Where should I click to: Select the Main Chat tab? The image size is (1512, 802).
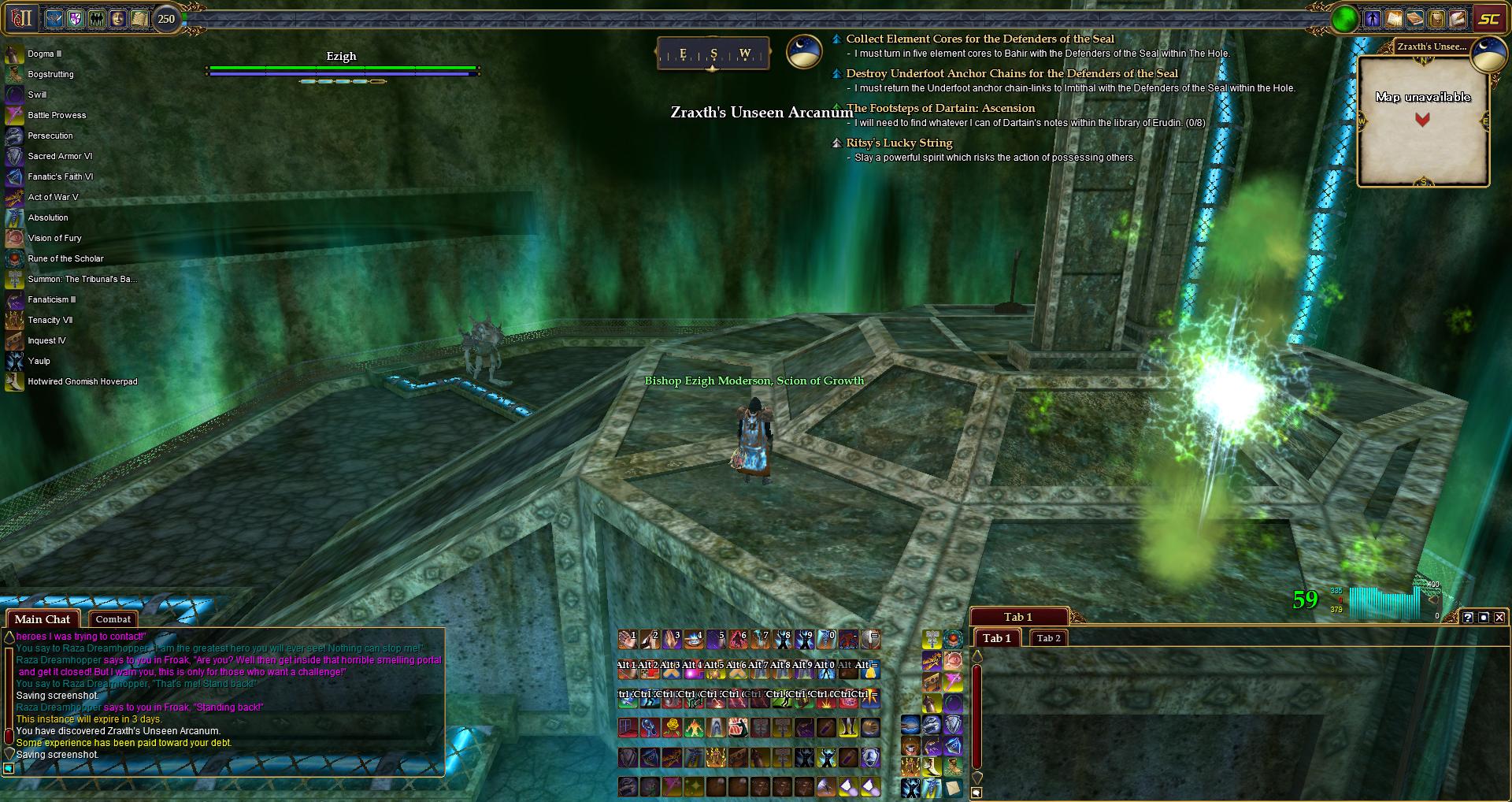43,619
